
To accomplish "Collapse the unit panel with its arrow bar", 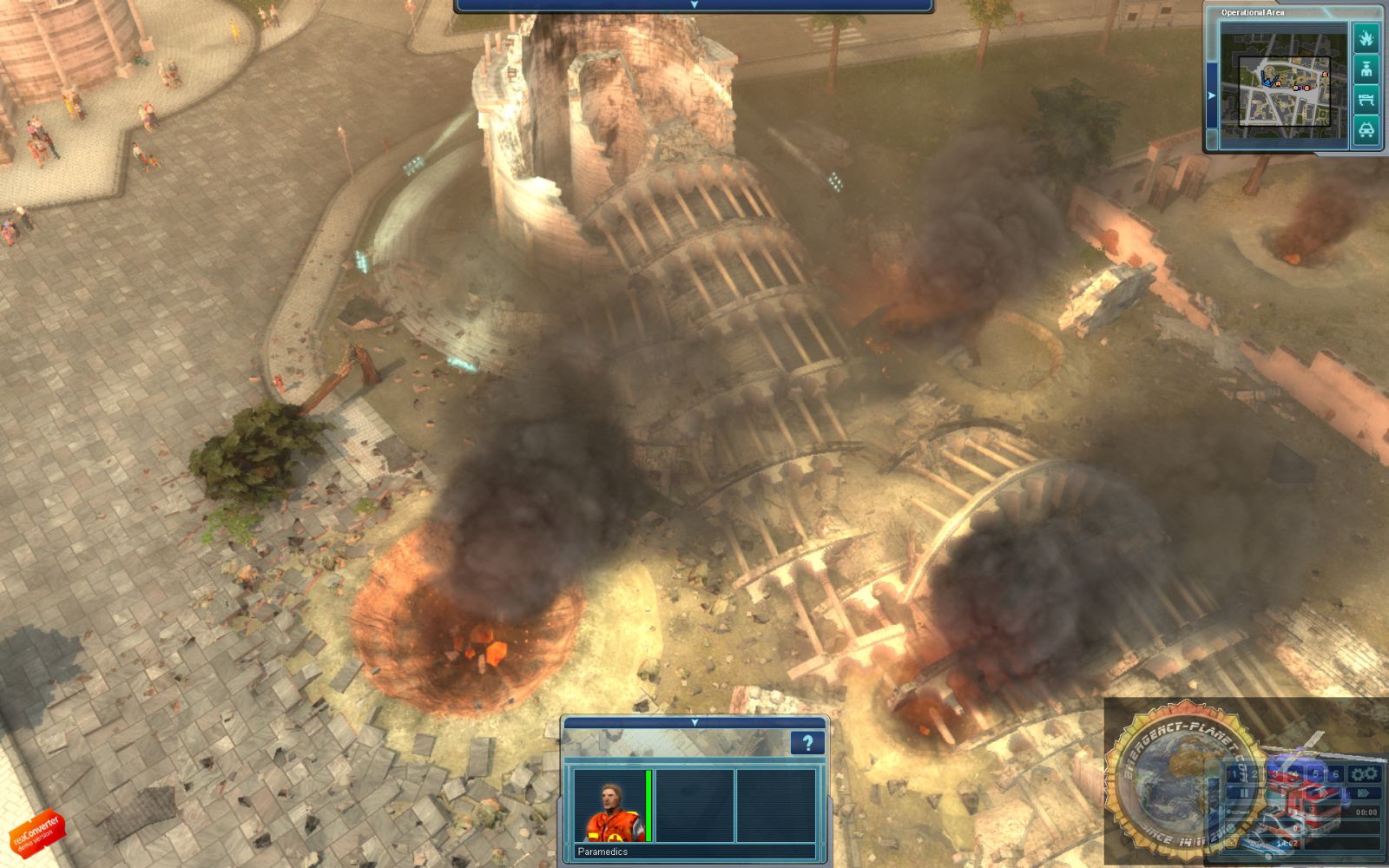I will point(694,722).
